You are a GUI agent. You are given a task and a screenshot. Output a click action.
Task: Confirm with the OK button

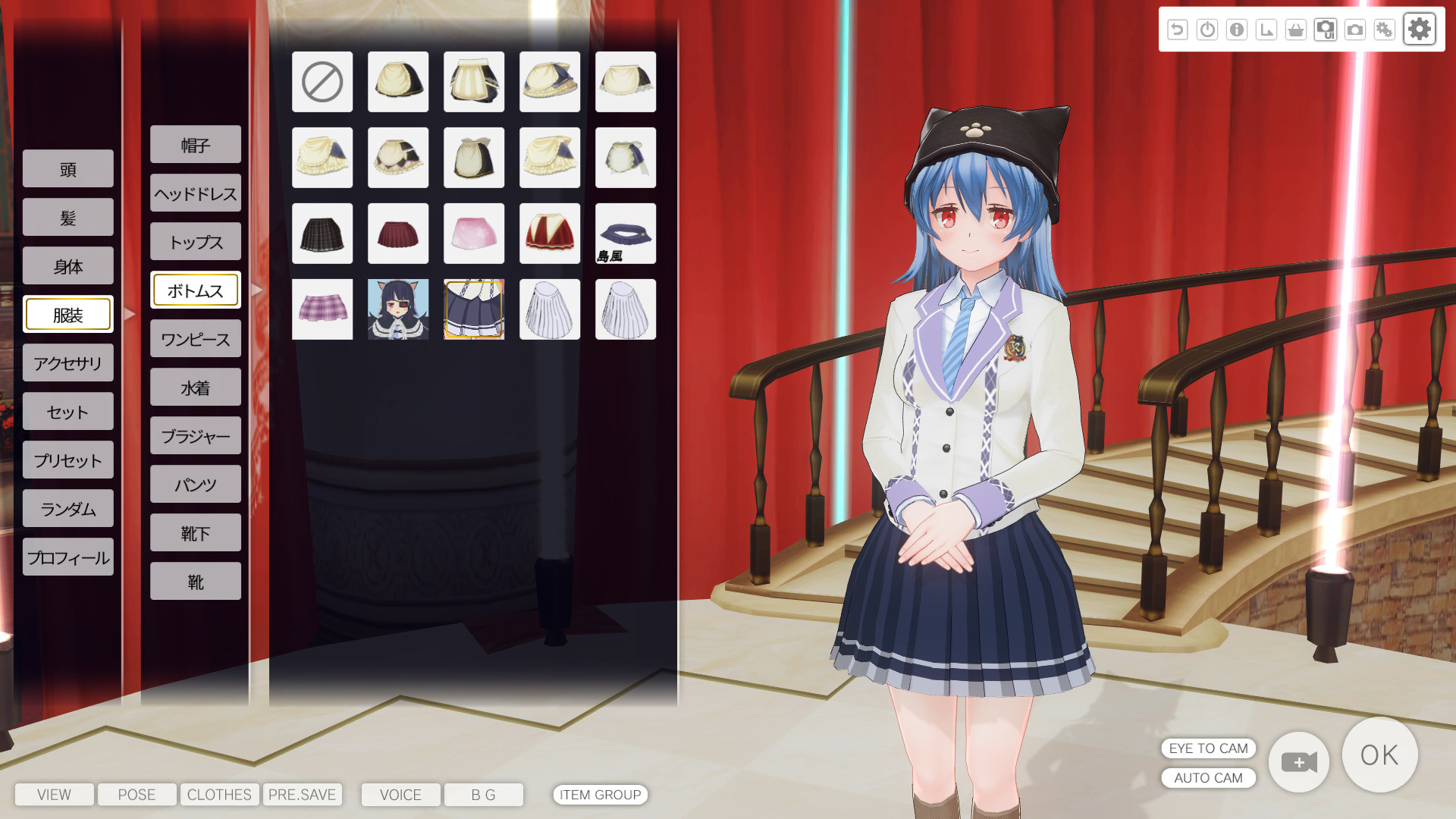point(1379,755)
